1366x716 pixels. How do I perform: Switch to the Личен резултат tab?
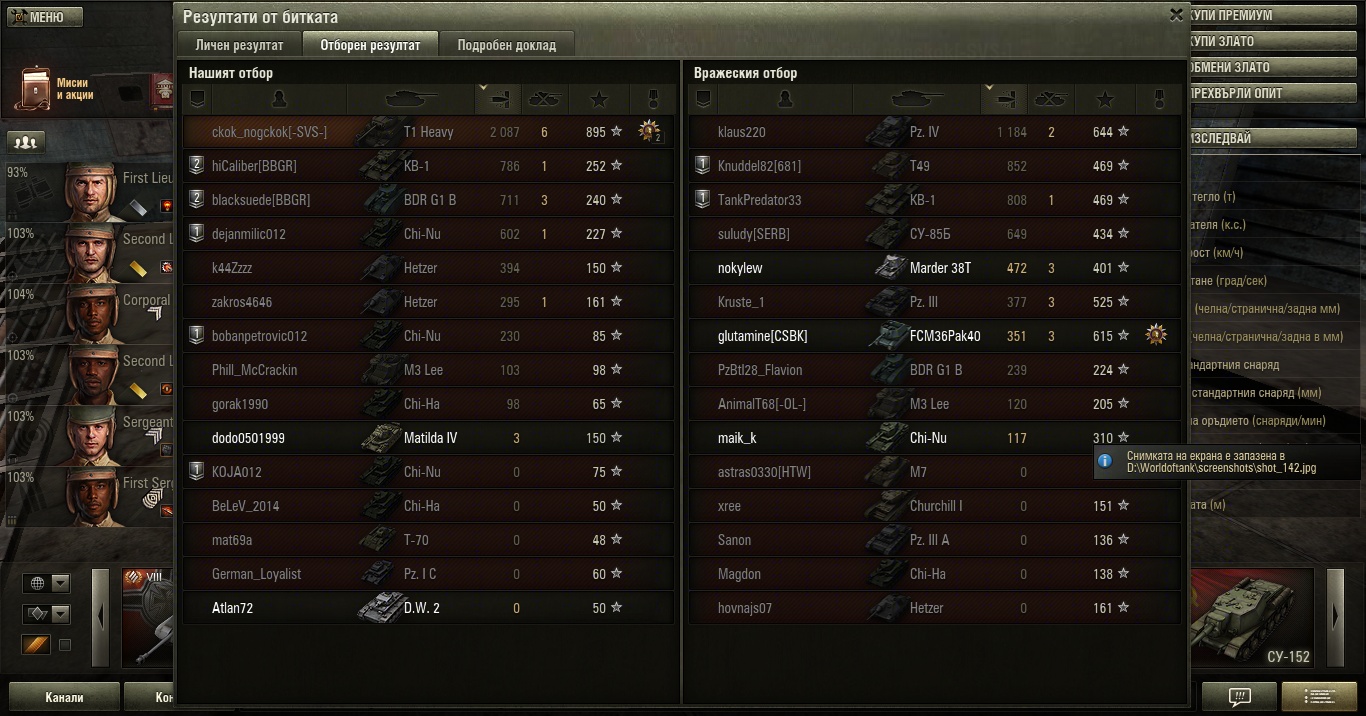coord(239,45)
